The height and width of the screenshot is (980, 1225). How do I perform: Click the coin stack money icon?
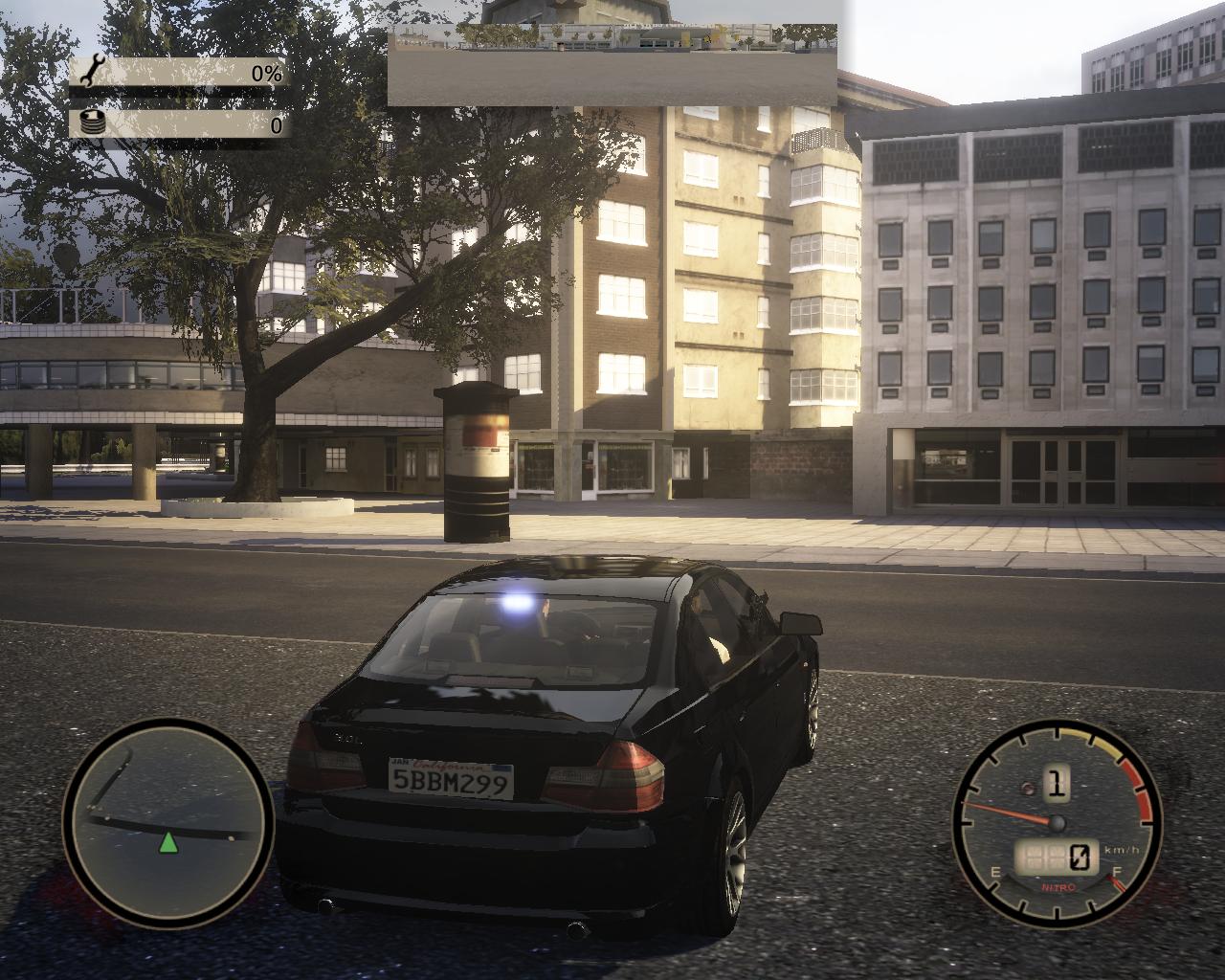pos(93,123)
